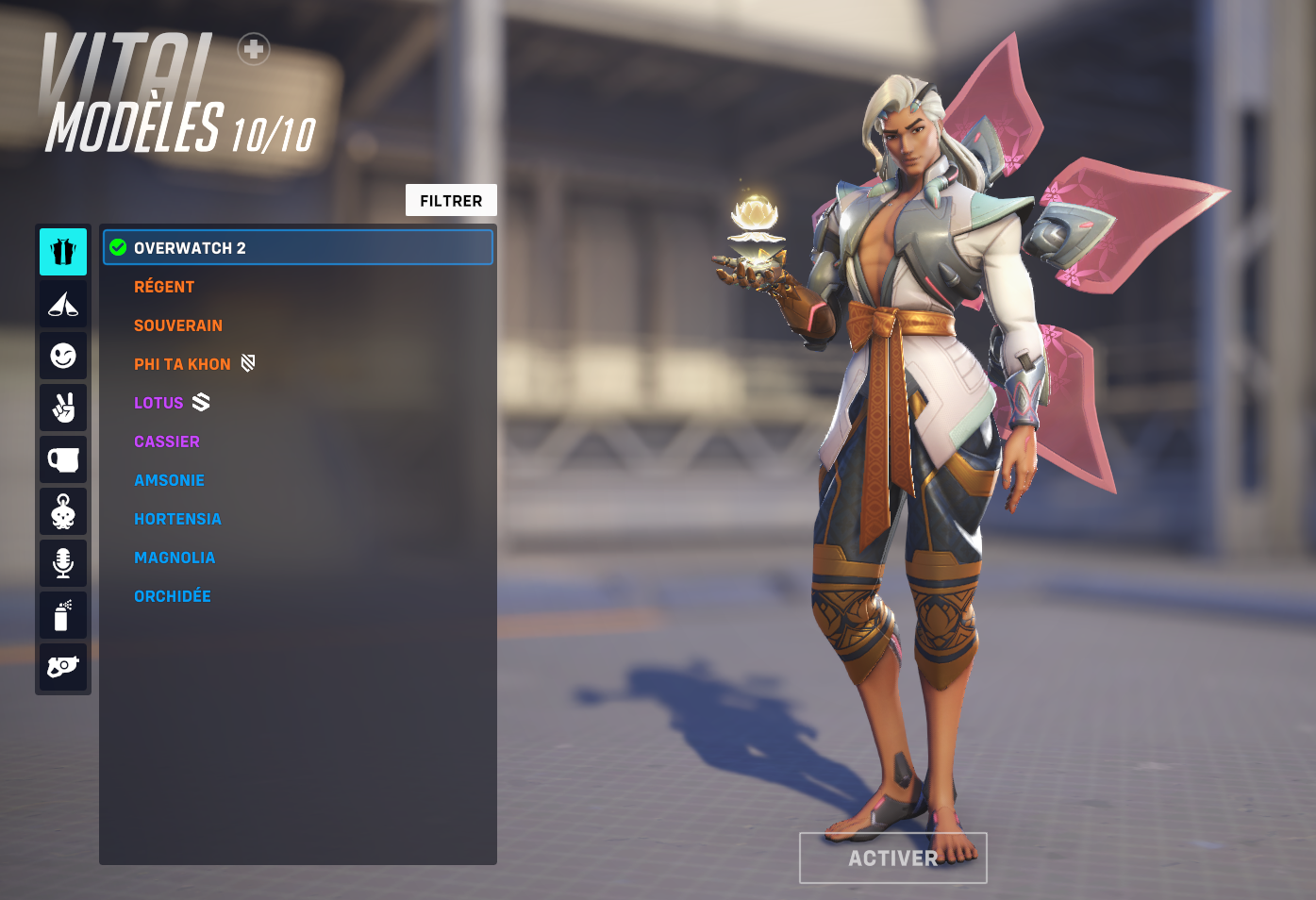Open the Sprays category with the spray can
Viewport: 1316px width, 900px height.
point(62,614)
